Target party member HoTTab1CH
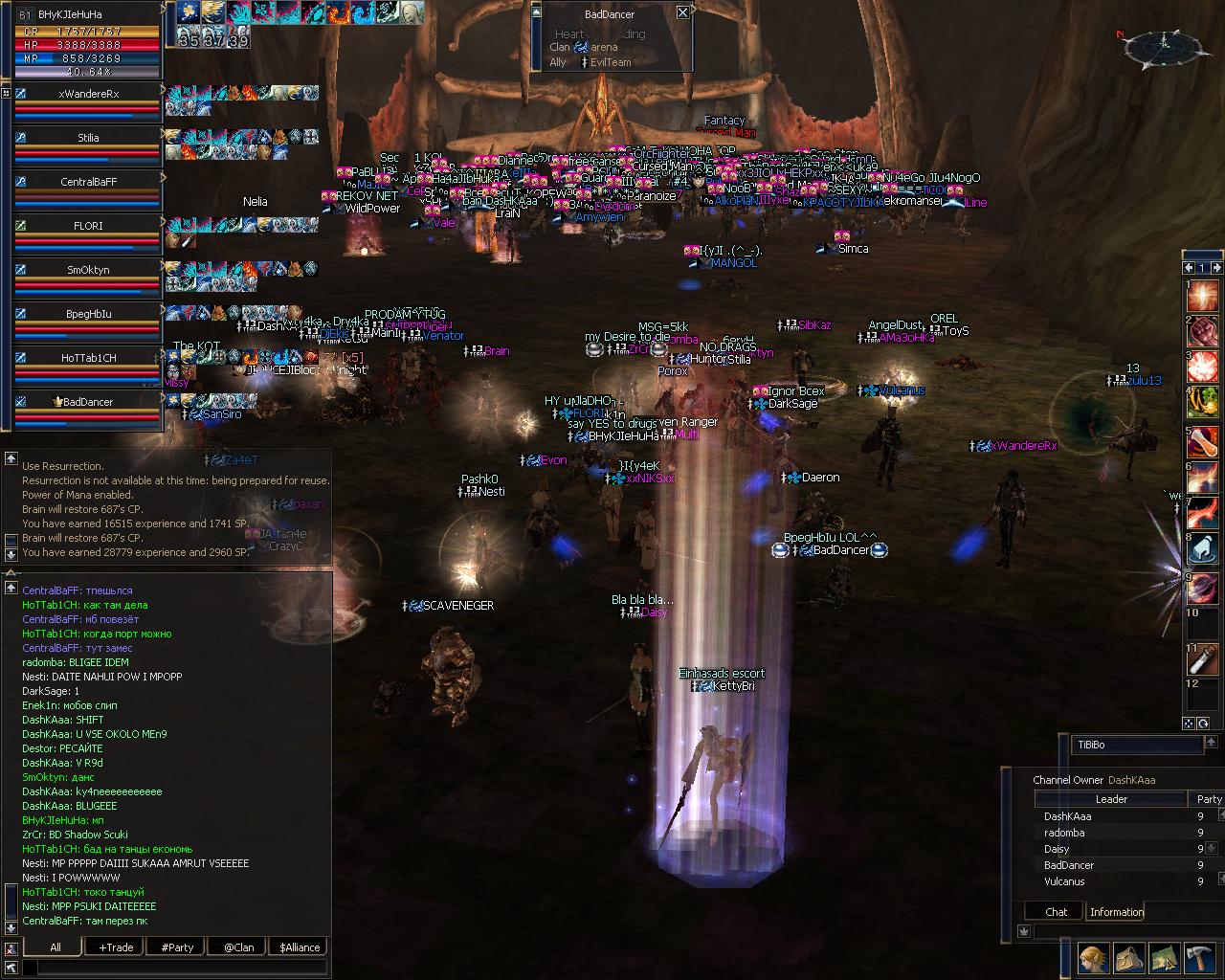Viewport: 1225px width, 980px height. 88,358
